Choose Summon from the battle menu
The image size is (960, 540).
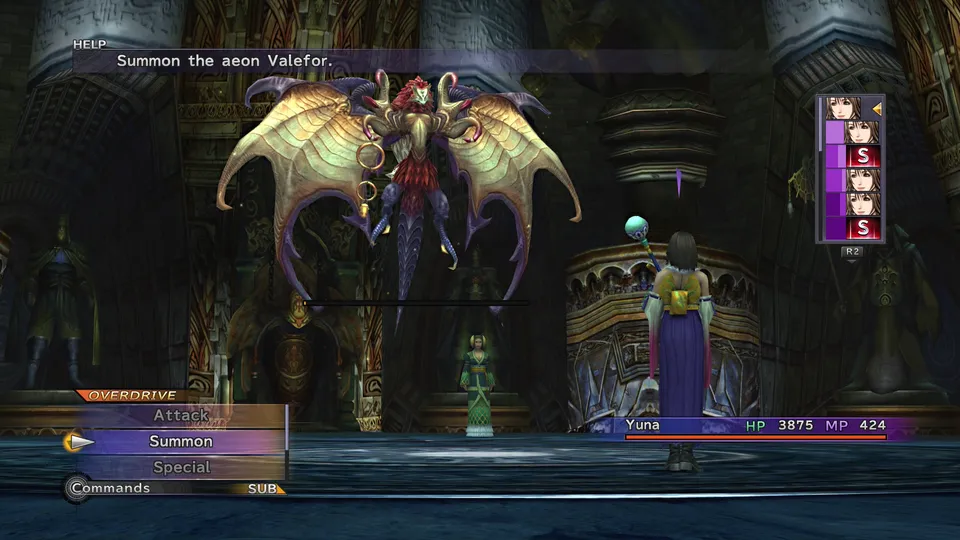[x=181, y=441]
